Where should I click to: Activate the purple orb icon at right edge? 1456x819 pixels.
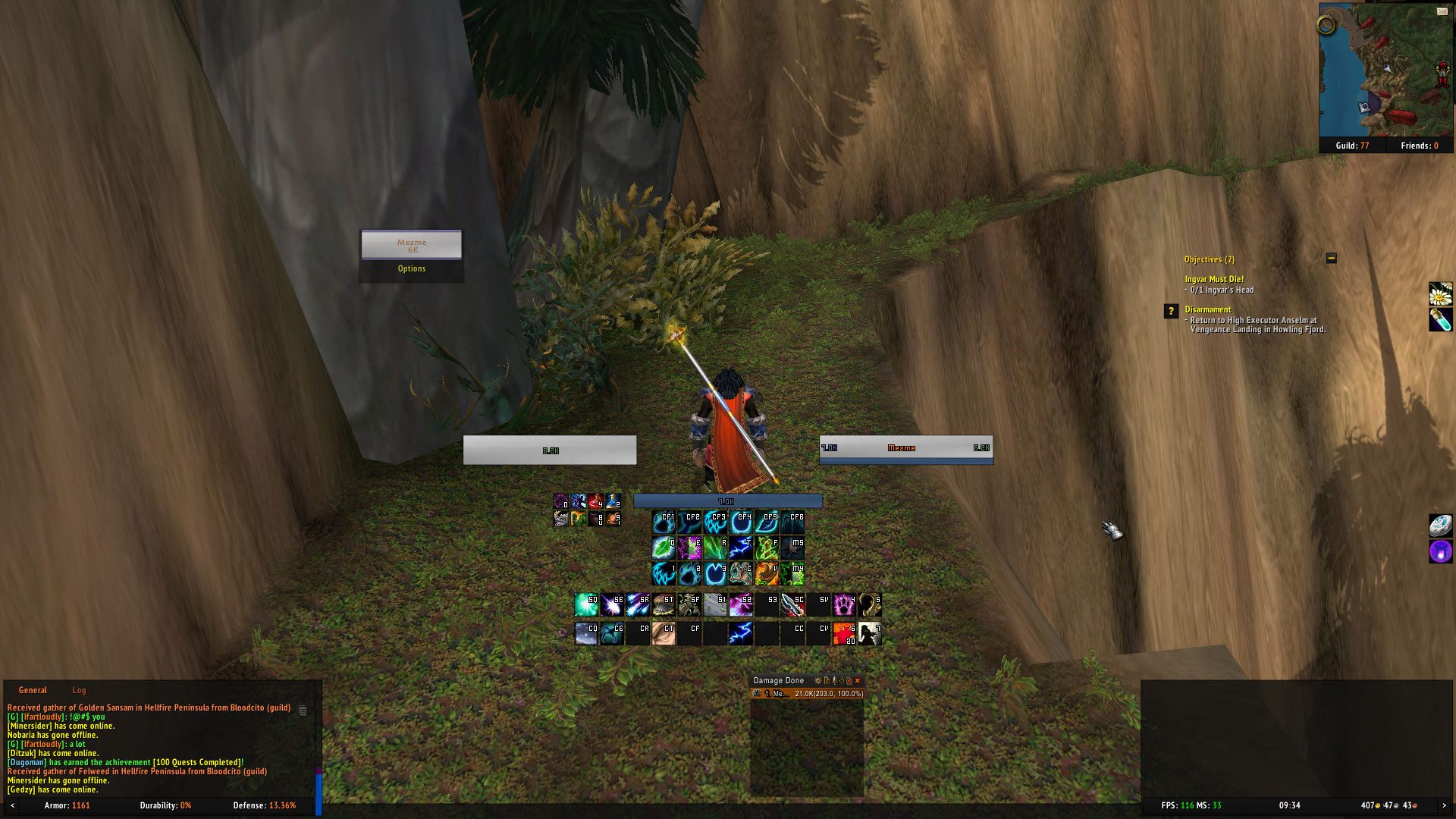[x=1440, y=551]
